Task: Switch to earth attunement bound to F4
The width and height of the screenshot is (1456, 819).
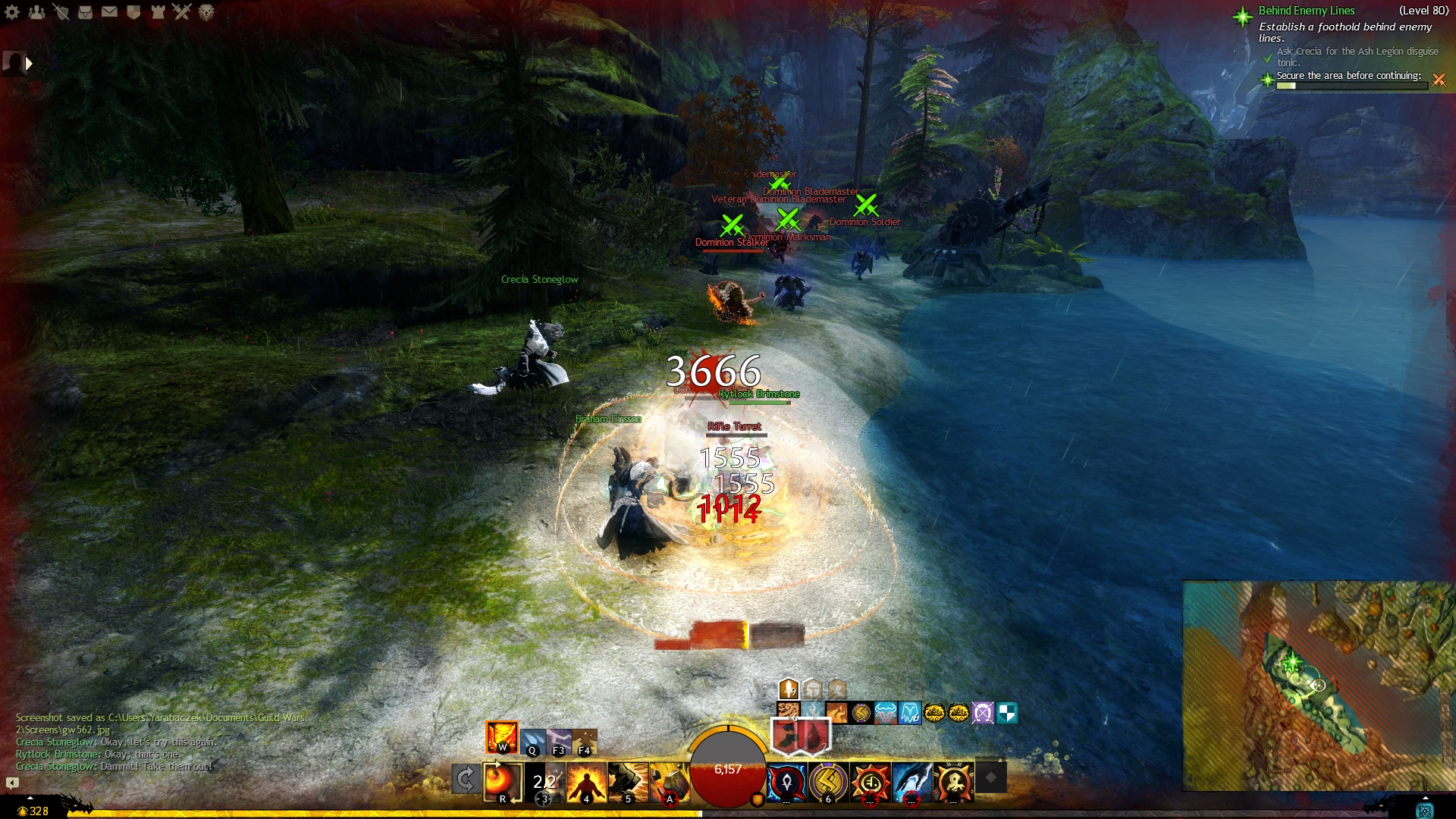Action: pyautogui.click(x=585, y=740)
